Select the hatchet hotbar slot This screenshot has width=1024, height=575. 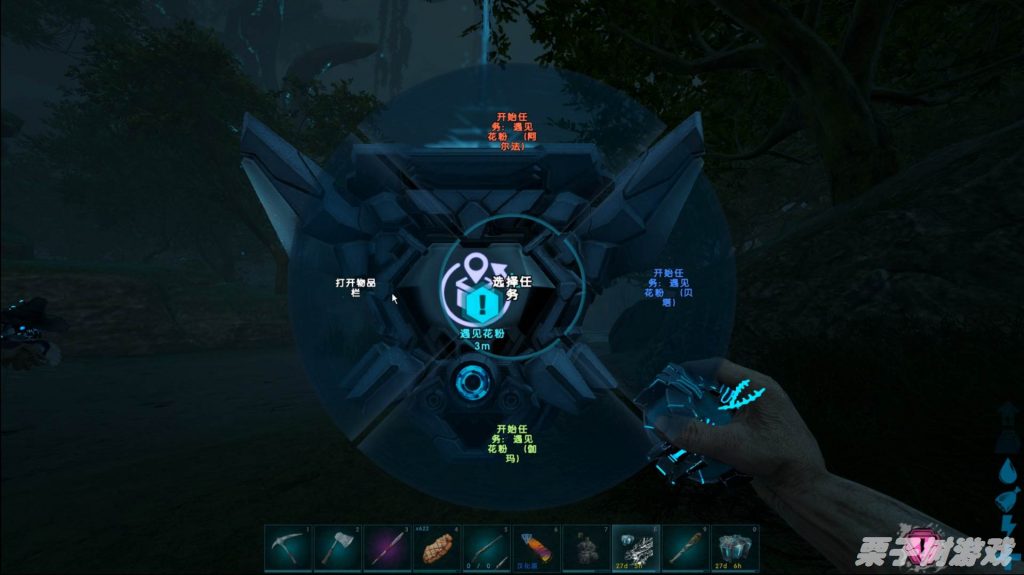(337, 548)
